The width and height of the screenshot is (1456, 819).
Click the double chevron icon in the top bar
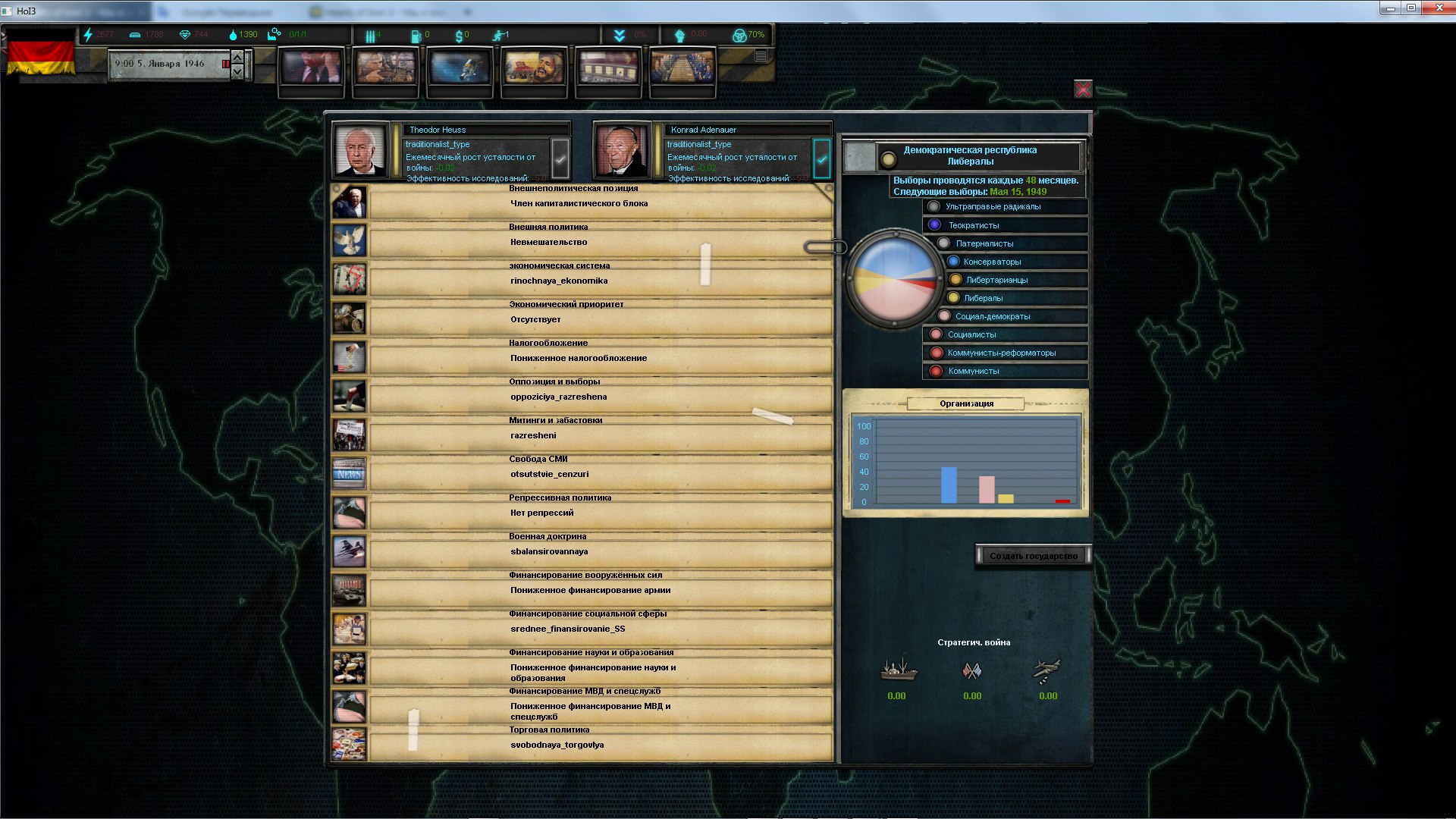[x=620, y=34]
